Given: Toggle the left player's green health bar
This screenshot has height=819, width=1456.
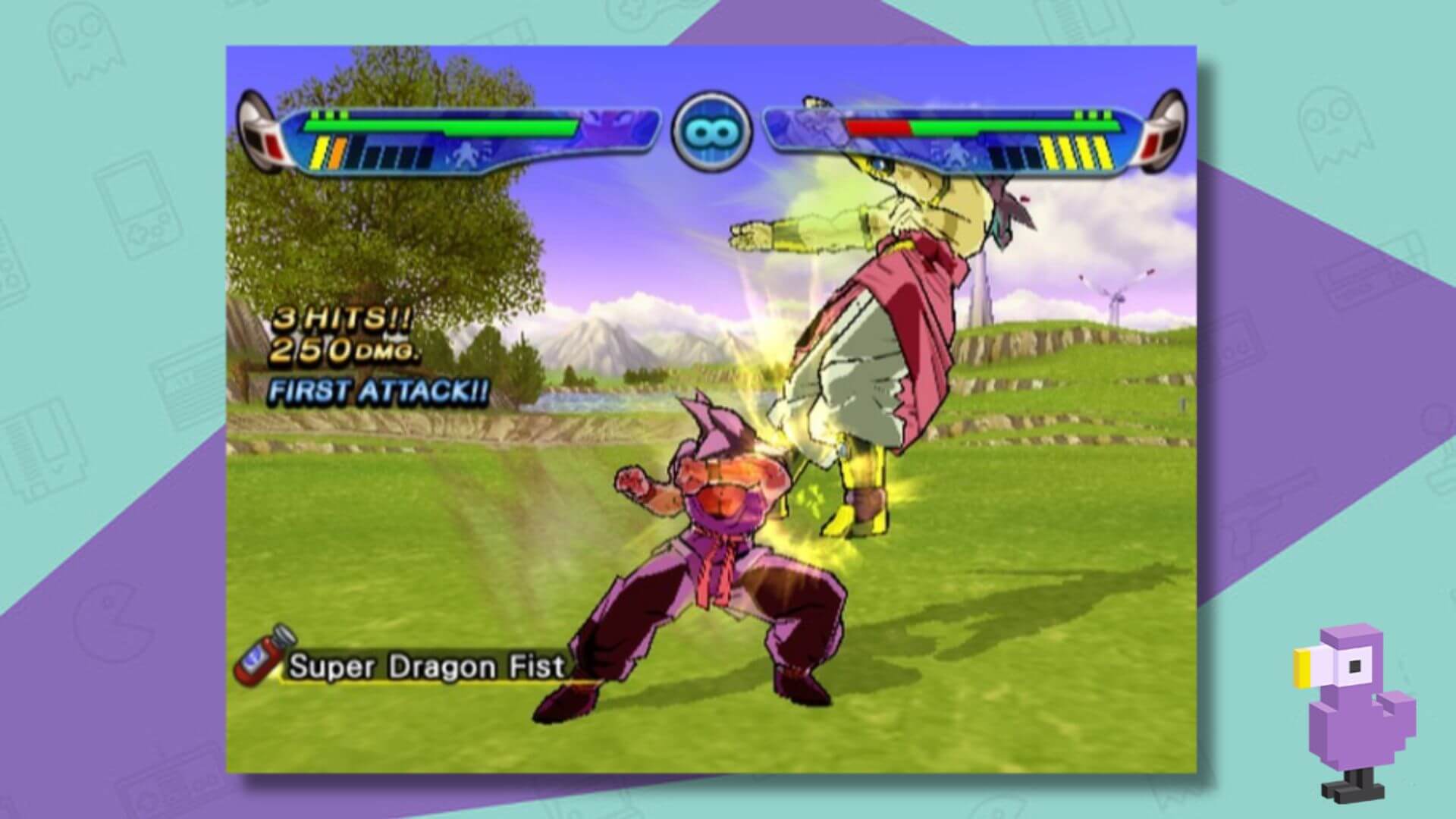Looking at the screenshot, I should point(440,127).
